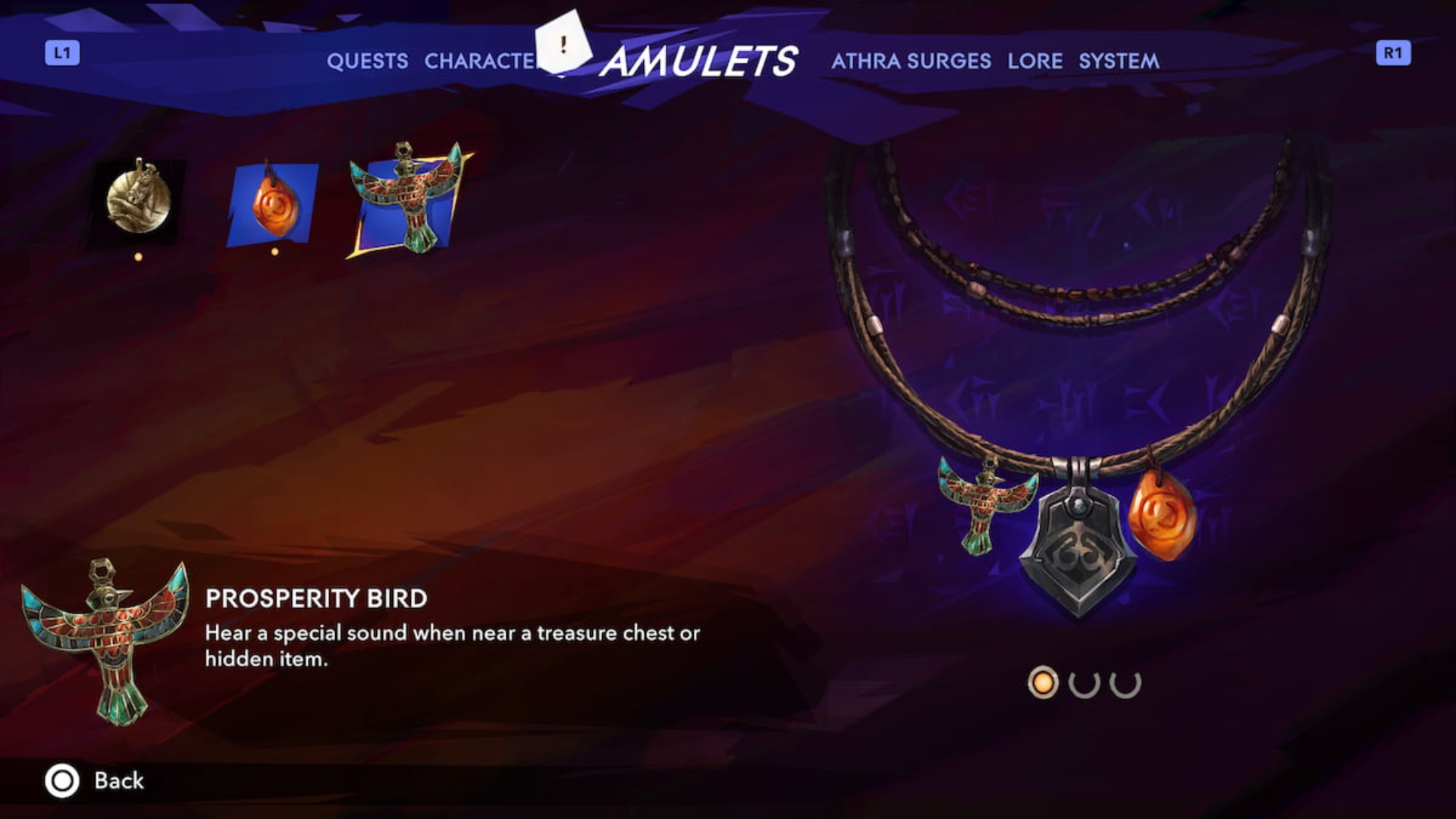The width and height of the screenshot is (1456, 819).
Task: Open the Quests tab
Action: pos(367,61)
